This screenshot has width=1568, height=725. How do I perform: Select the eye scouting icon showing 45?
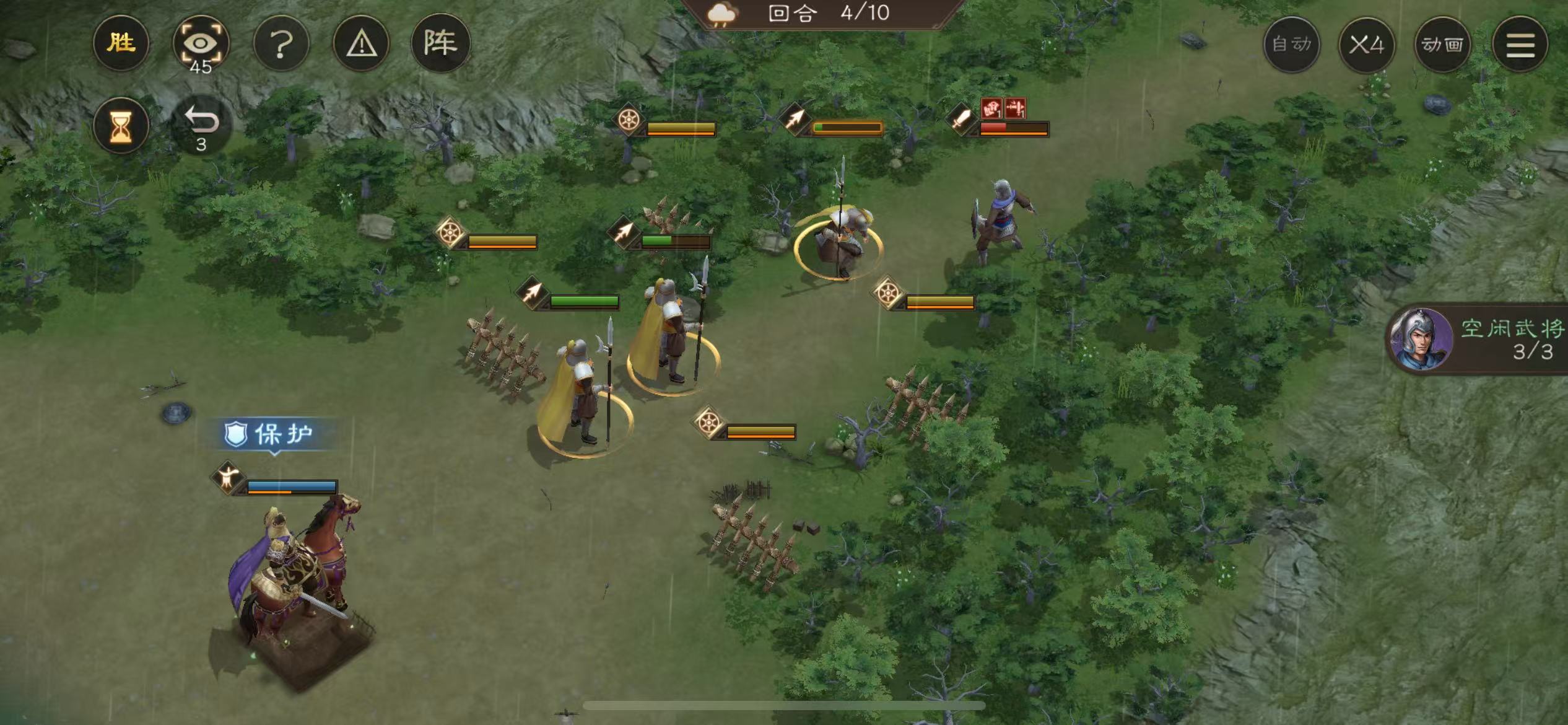point(203,42)
